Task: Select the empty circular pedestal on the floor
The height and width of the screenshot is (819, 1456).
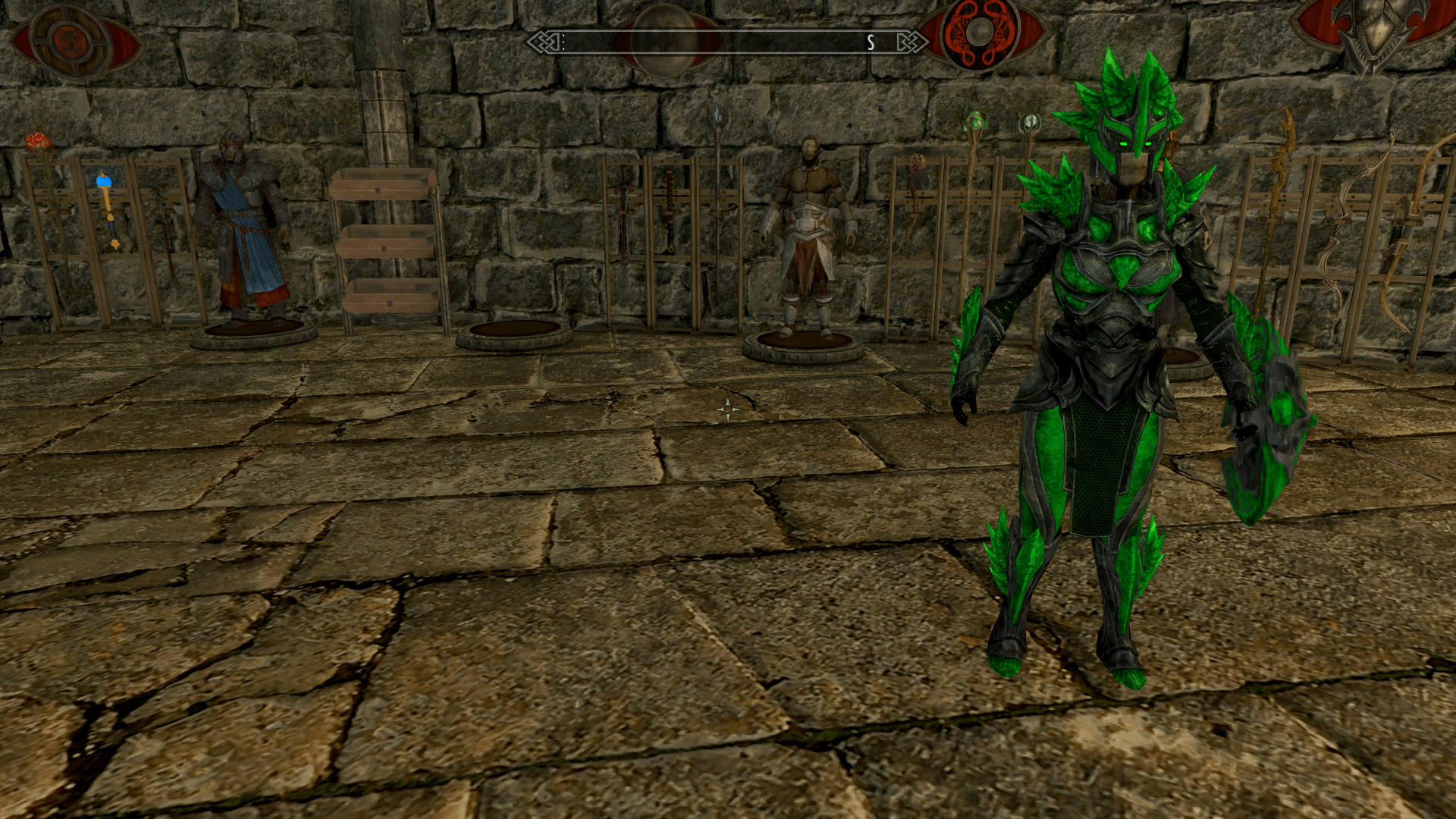Action: (516, 331)
